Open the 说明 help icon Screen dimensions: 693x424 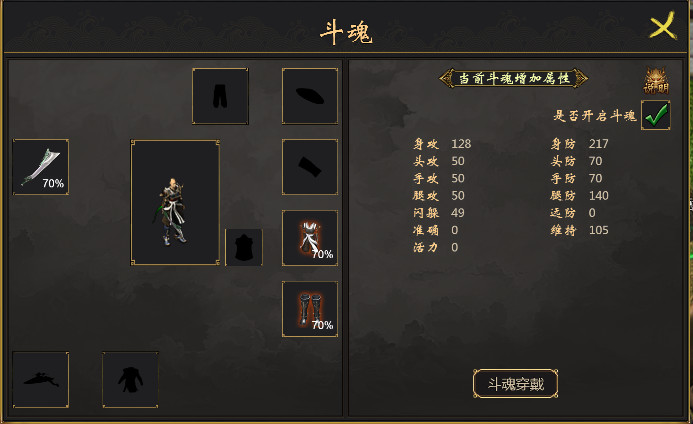tap(656, 81)
